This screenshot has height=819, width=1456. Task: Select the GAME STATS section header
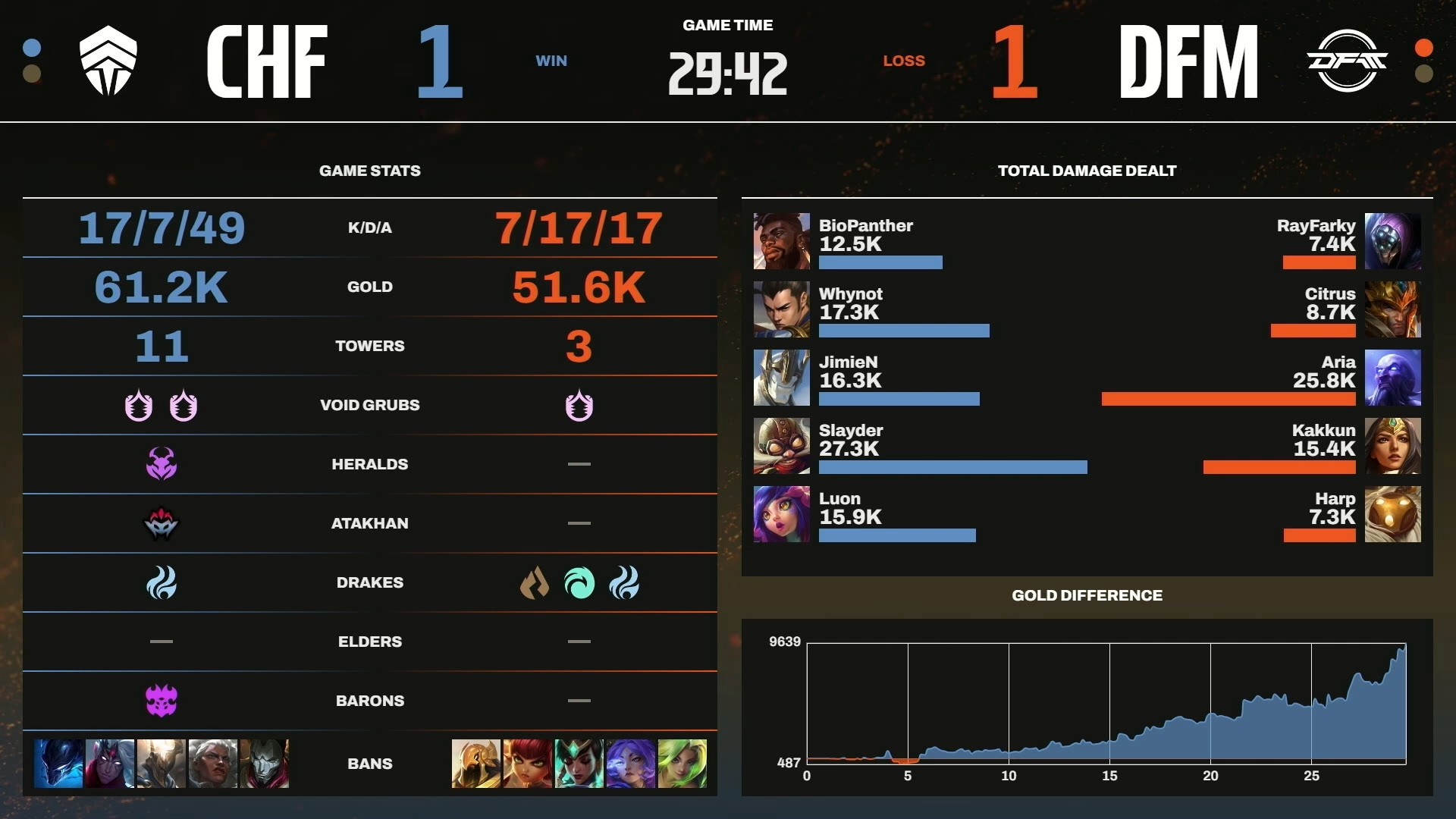pyautogui.click(x=369, y=171)
